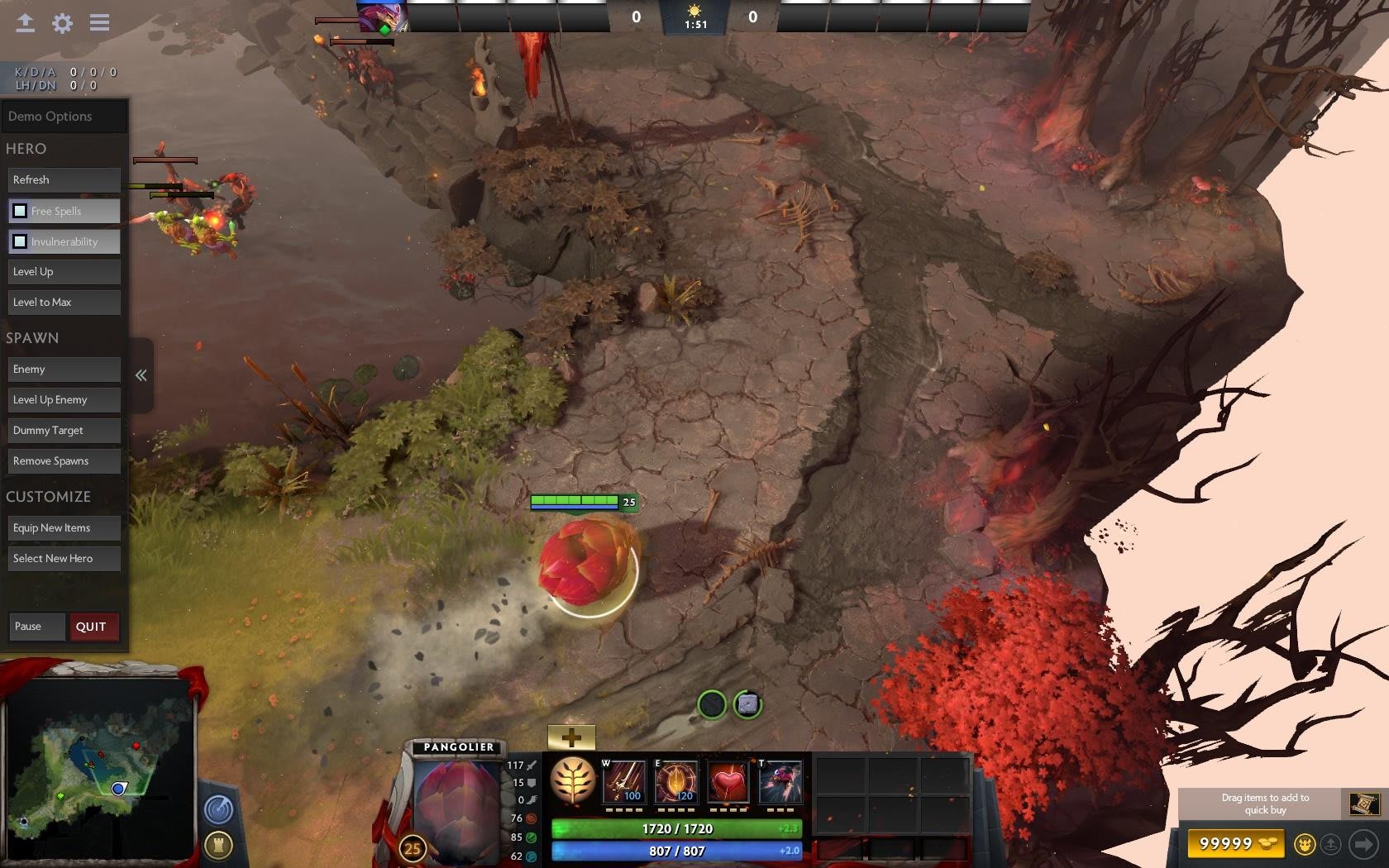
Task: Open Select New Hero
Action: pos(64,559)
